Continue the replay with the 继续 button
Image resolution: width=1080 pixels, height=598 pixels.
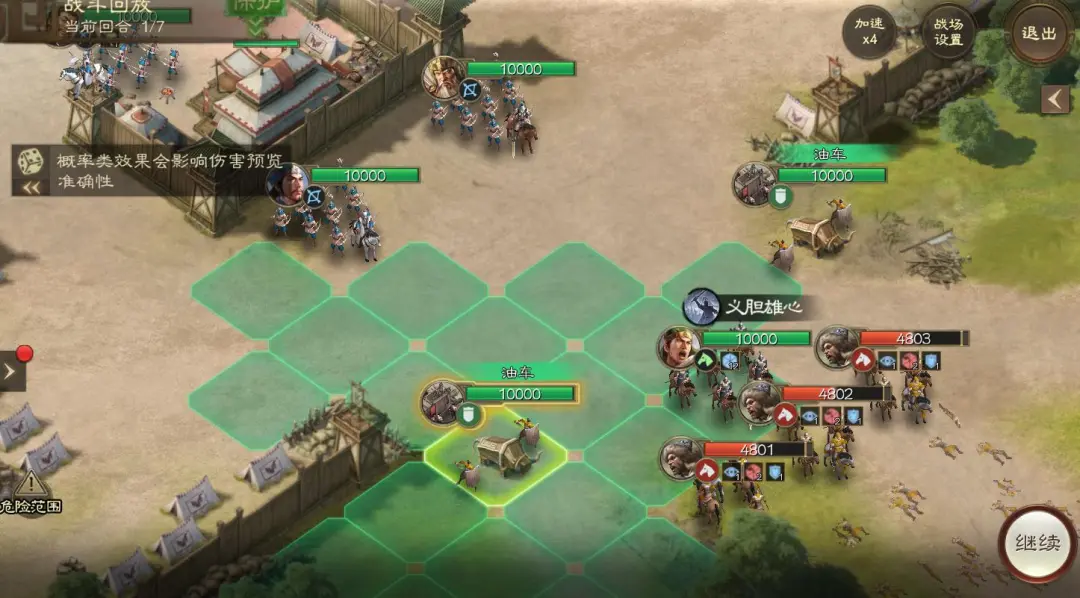click(x=1038, y=544)
